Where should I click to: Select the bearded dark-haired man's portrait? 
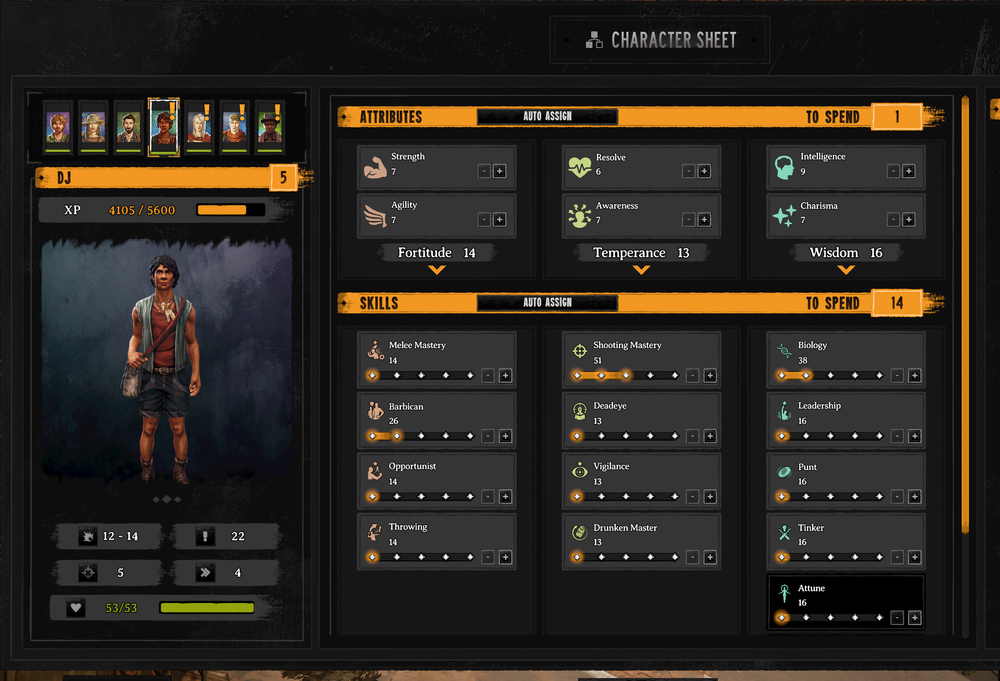point(128,127)
